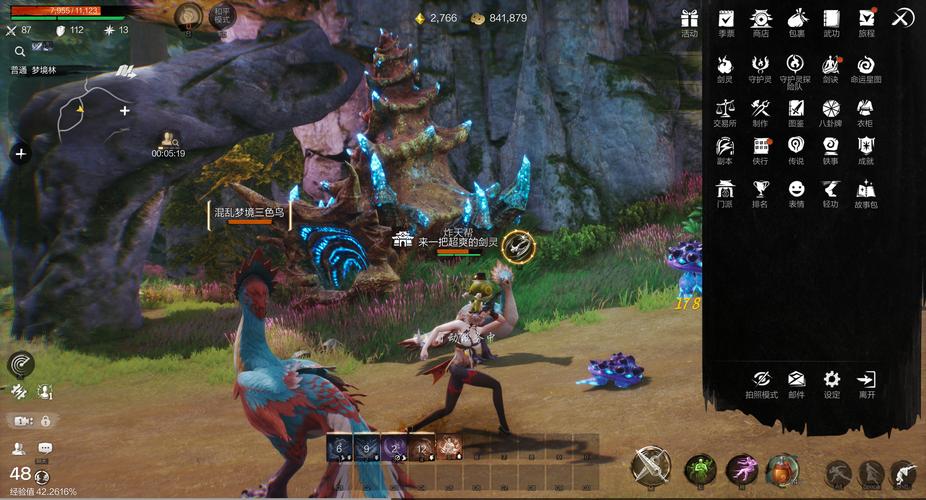The image size is (926, 500).
Task: Open the 制作 crafting menu
Action: [761, 109]
